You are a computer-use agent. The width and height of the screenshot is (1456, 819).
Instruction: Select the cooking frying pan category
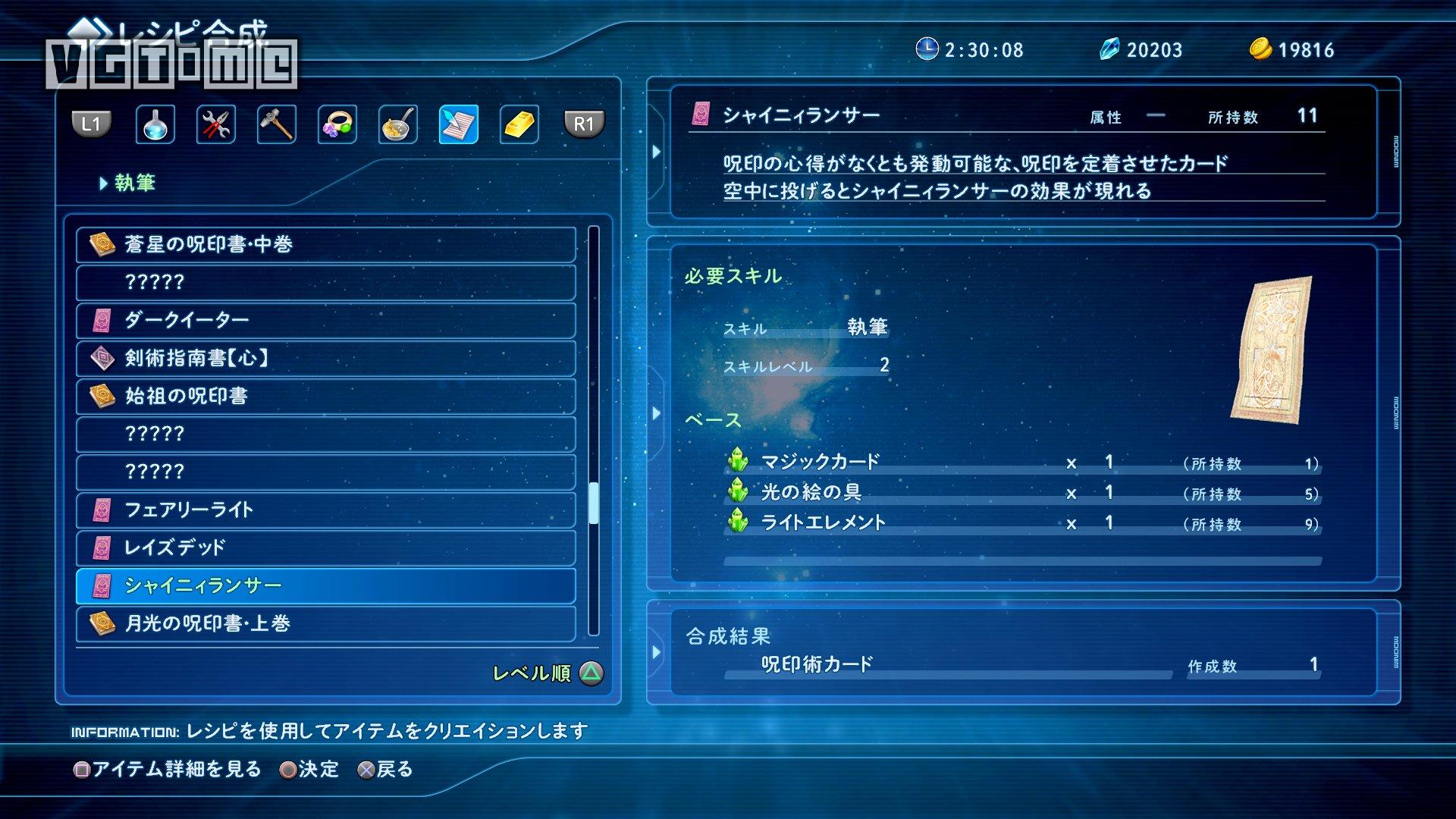pyautogui.click(x=397, y=124)
